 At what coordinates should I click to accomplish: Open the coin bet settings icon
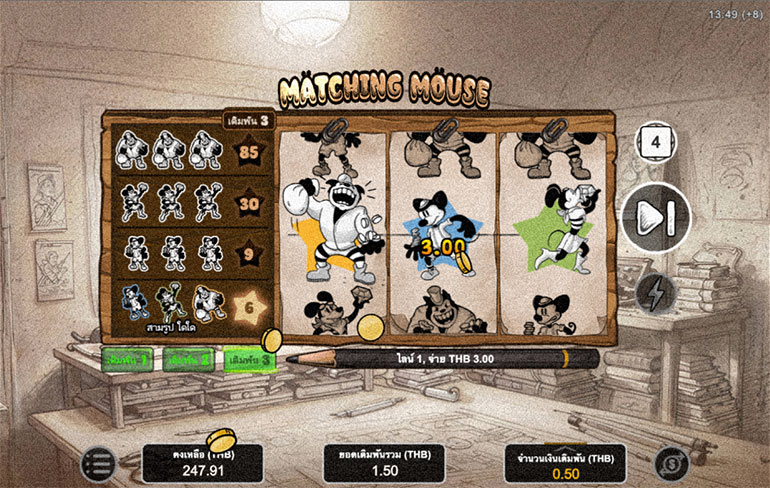point(671,463)
